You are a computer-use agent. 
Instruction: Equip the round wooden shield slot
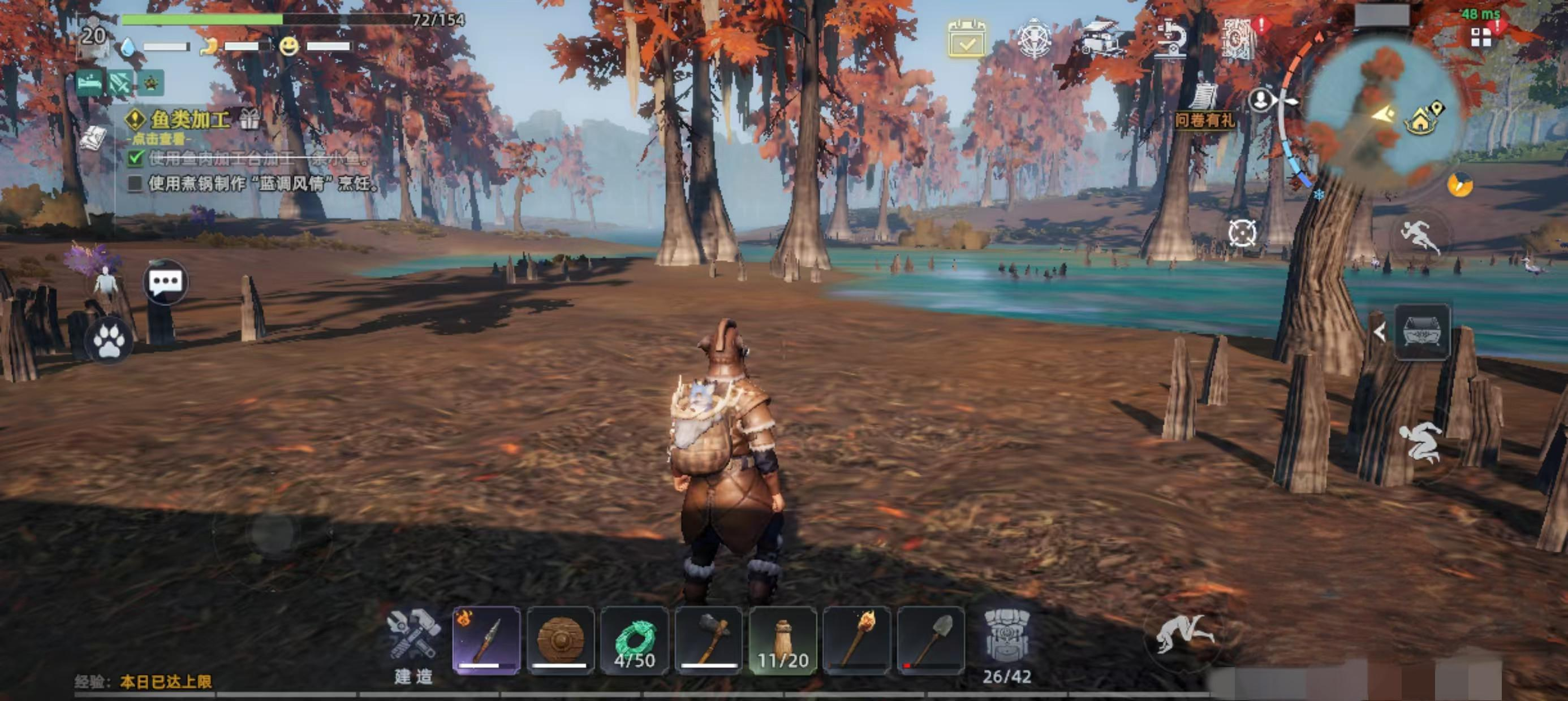560,640
